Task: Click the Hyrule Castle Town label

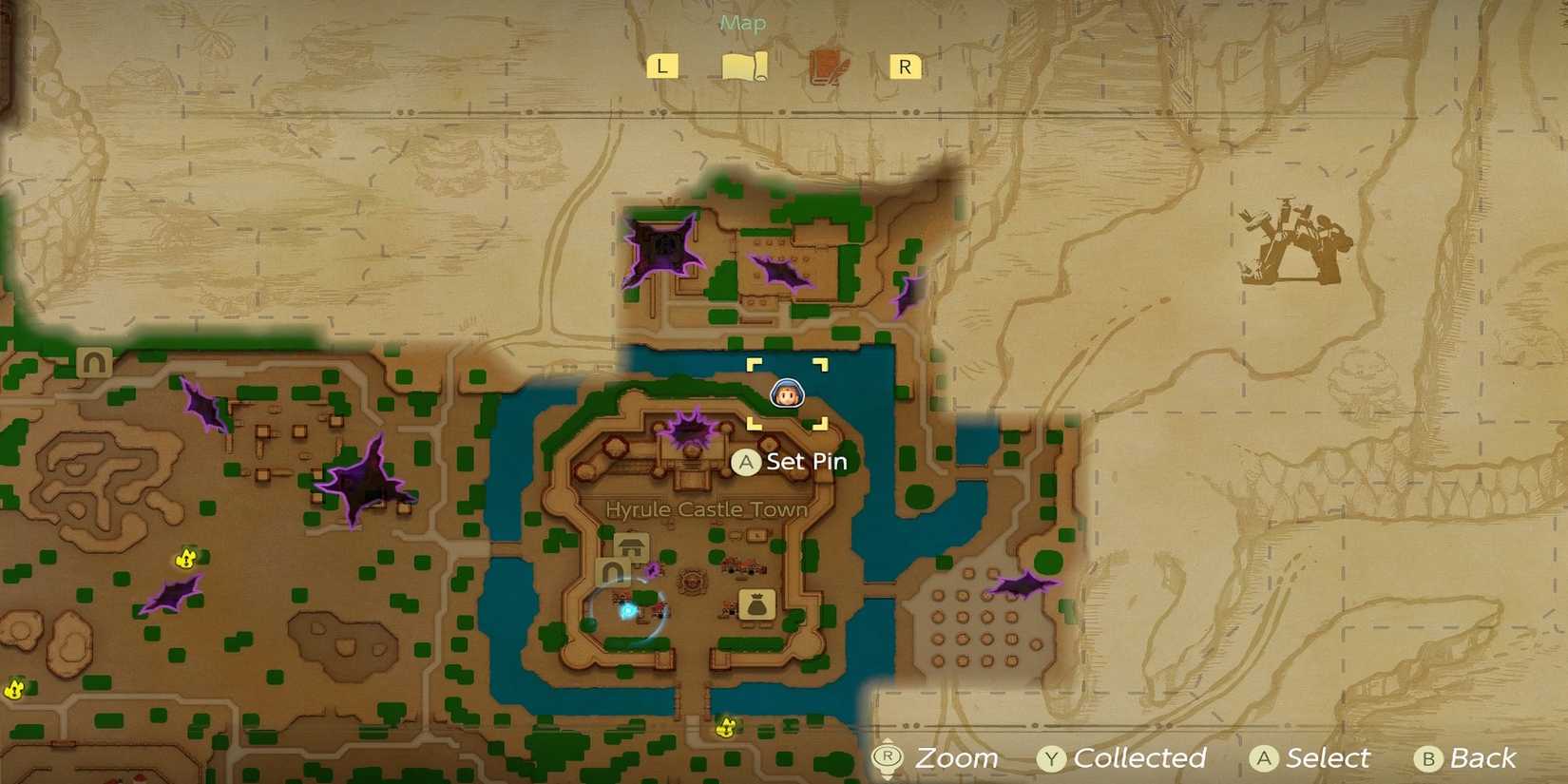Action: click(707, 509)
